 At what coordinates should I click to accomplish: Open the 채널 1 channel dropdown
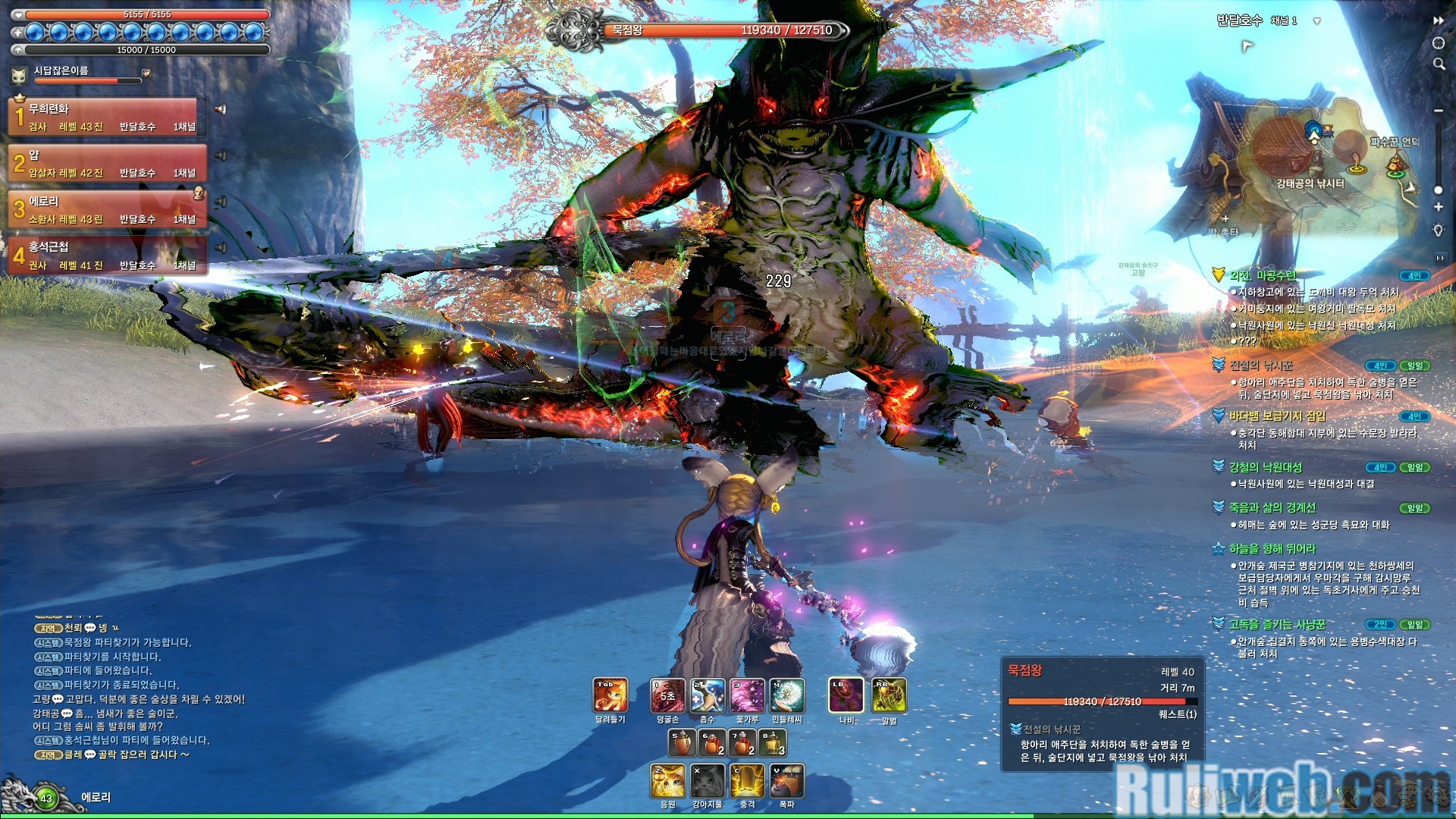pyautogui.click(x=1316, y=21)
